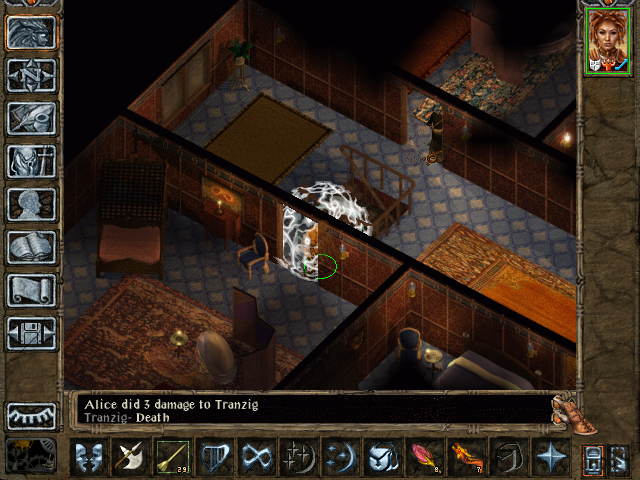Open the character record screen
This screenshot has height=480, width=640.
click(31, 204)
